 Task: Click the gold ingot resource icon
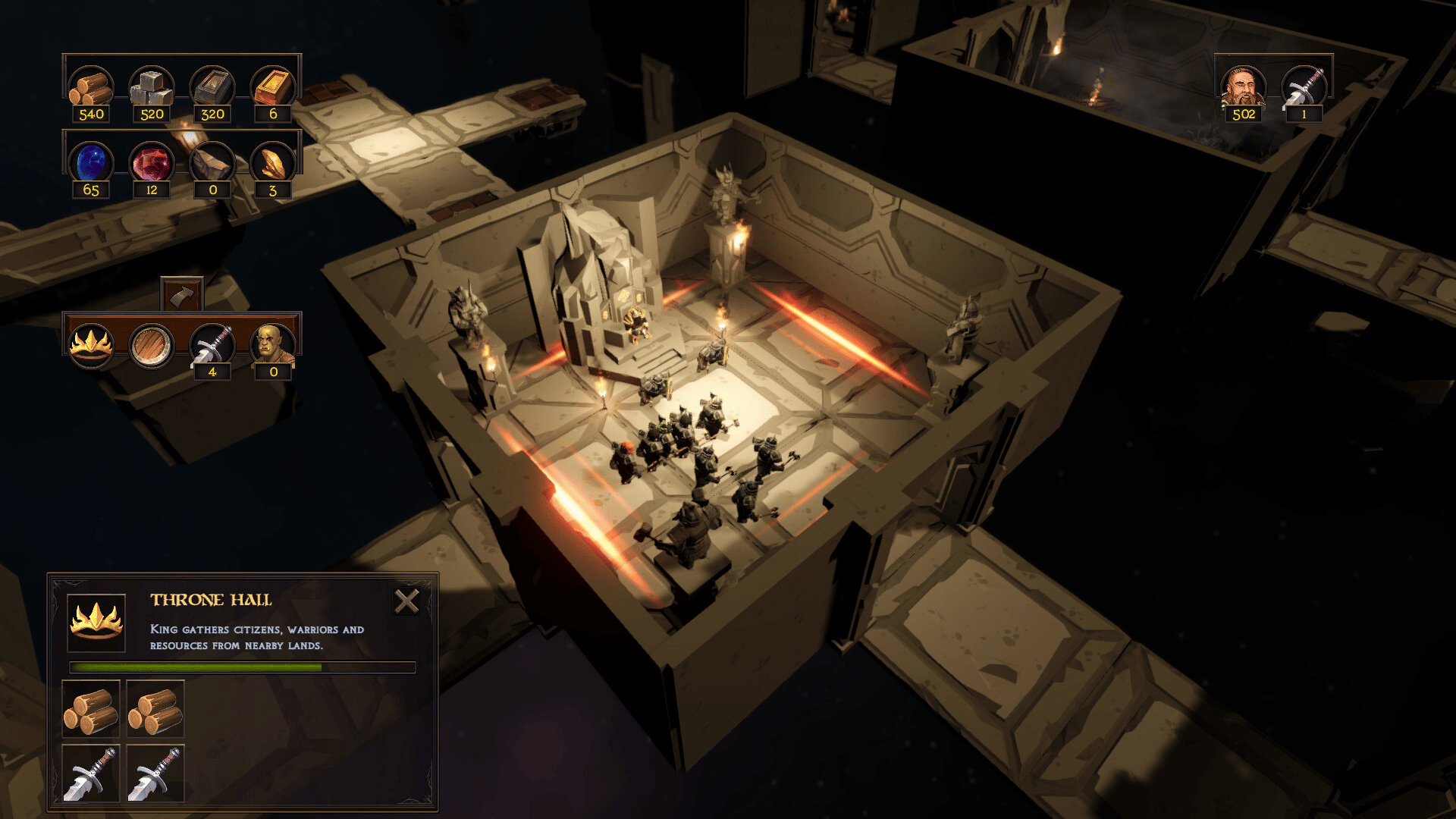(273, 88)
